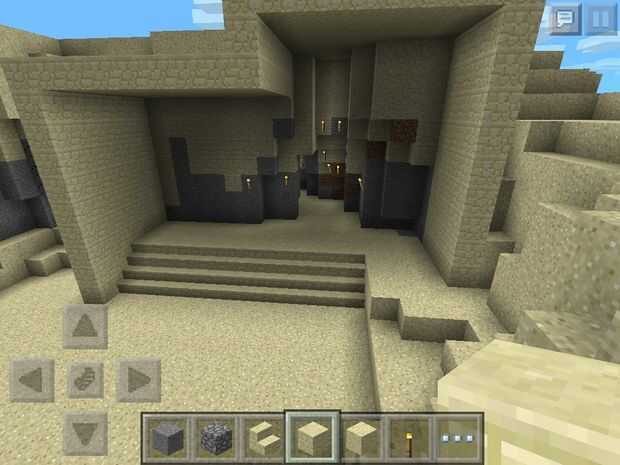
Task: Select the cobblestone block hotbar slot
Action: coord(215,438)
